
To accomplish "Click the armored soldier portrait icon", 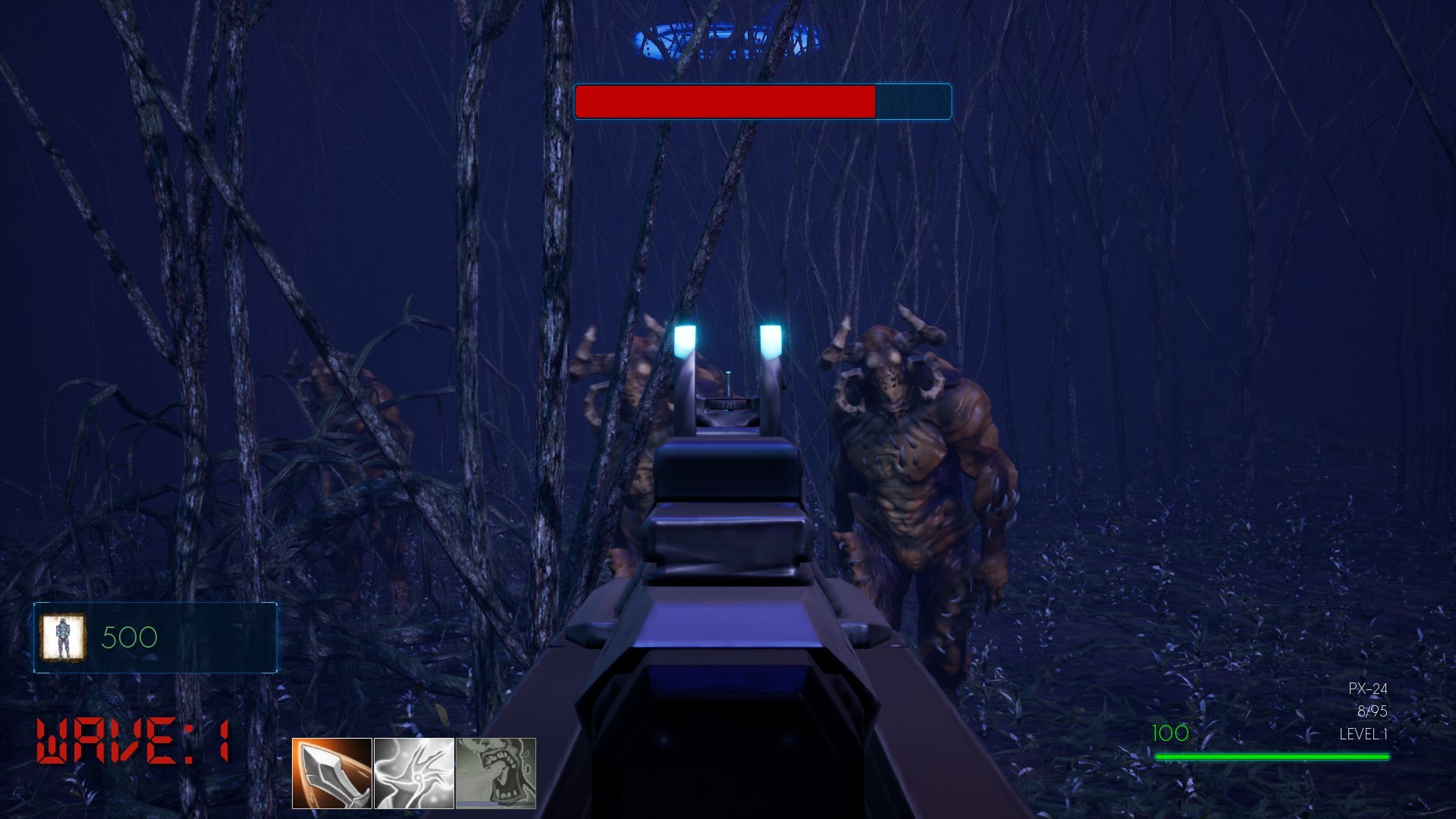I will (64, 637).
